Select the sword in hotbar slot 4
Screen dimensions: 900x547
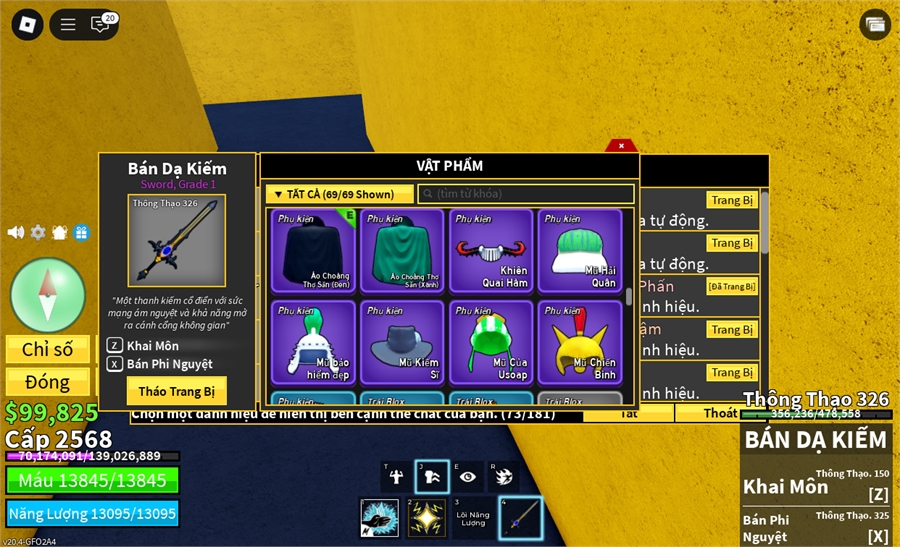click(520, 517)
